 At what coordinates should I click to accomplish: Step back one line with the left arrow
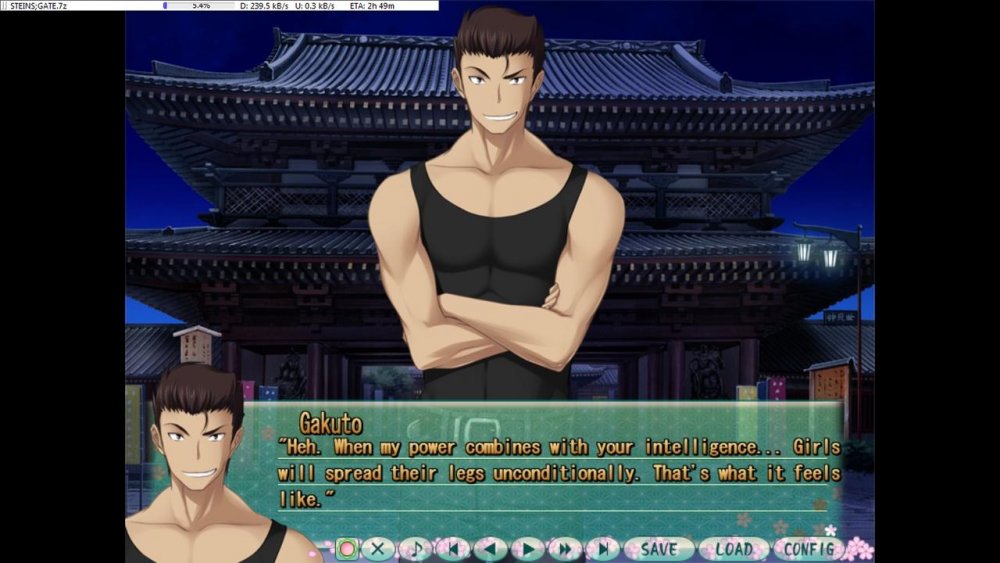point(490,549)
